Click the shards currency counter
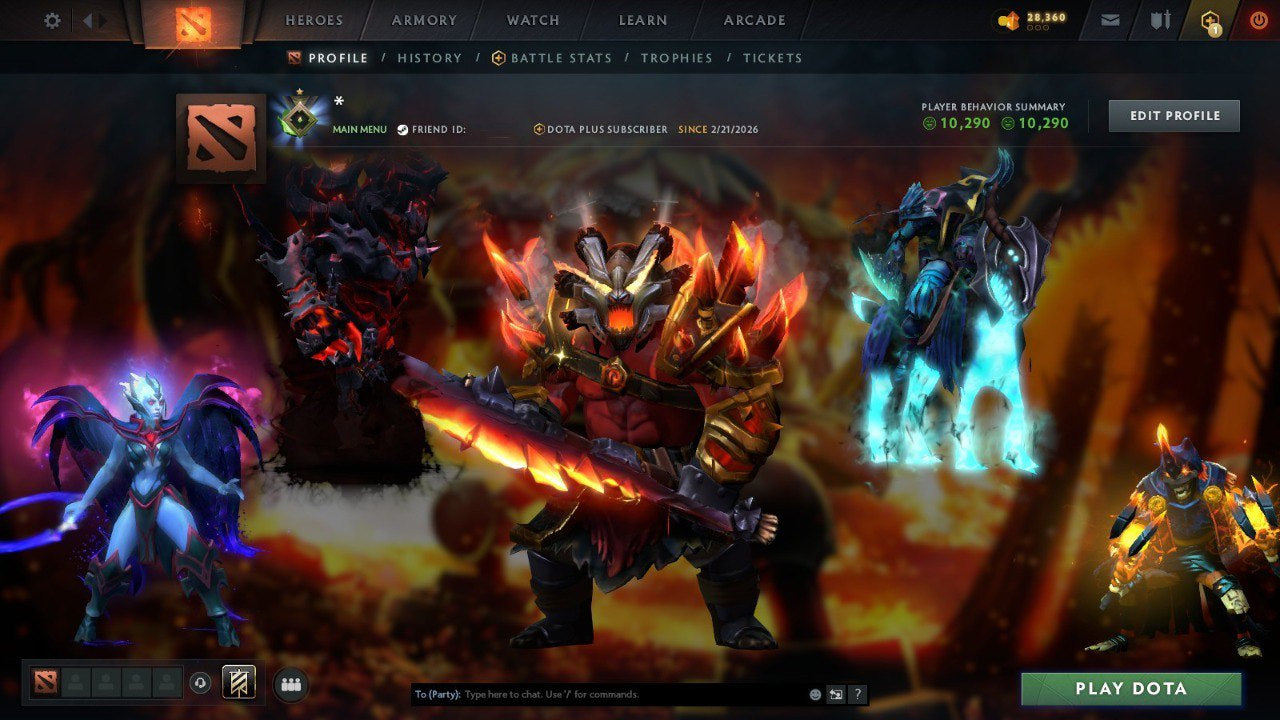 click(1035, 17)
